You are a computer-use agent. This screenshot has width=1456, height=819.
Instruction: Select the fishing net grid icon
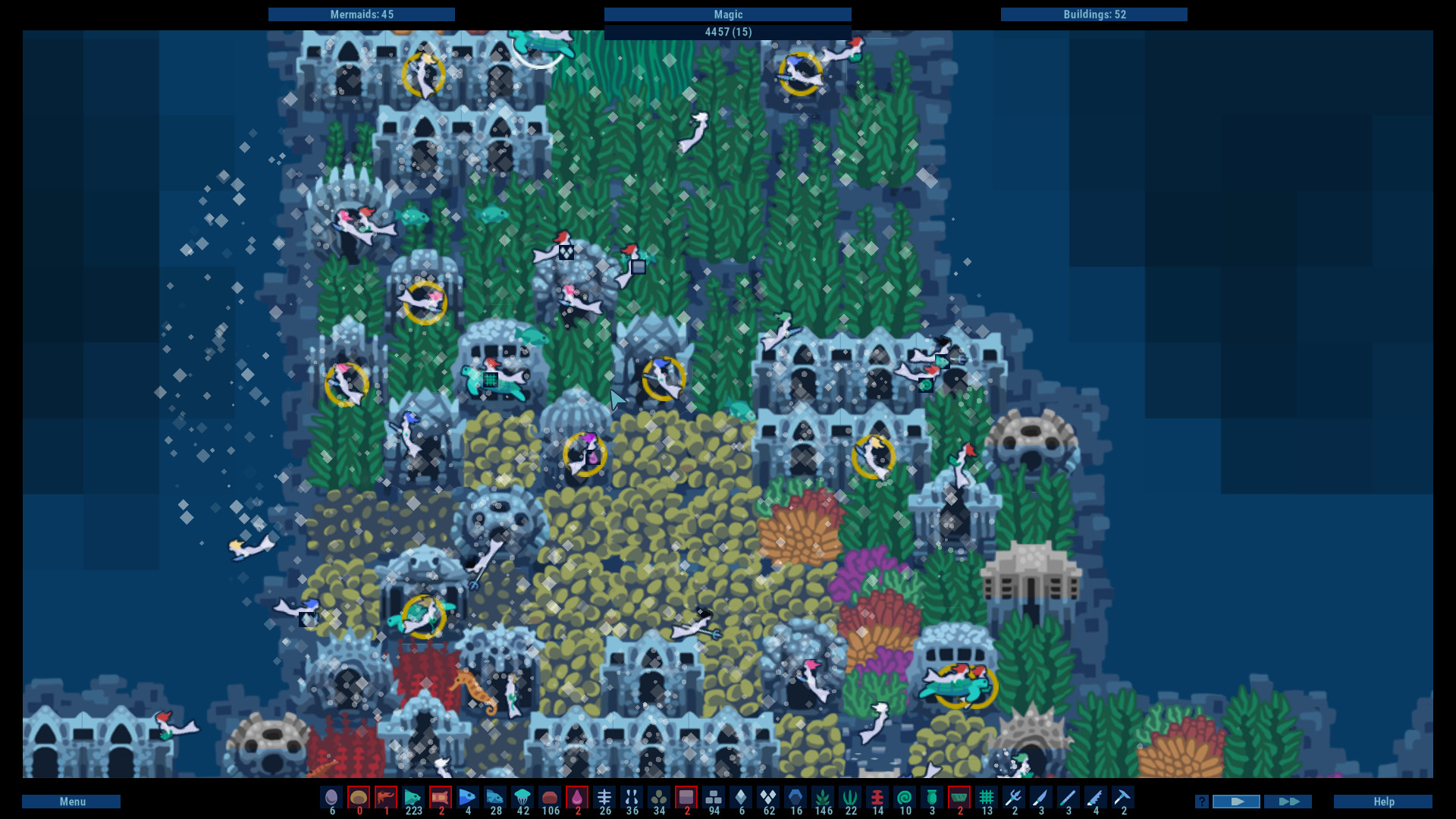[x=986, y=798]
